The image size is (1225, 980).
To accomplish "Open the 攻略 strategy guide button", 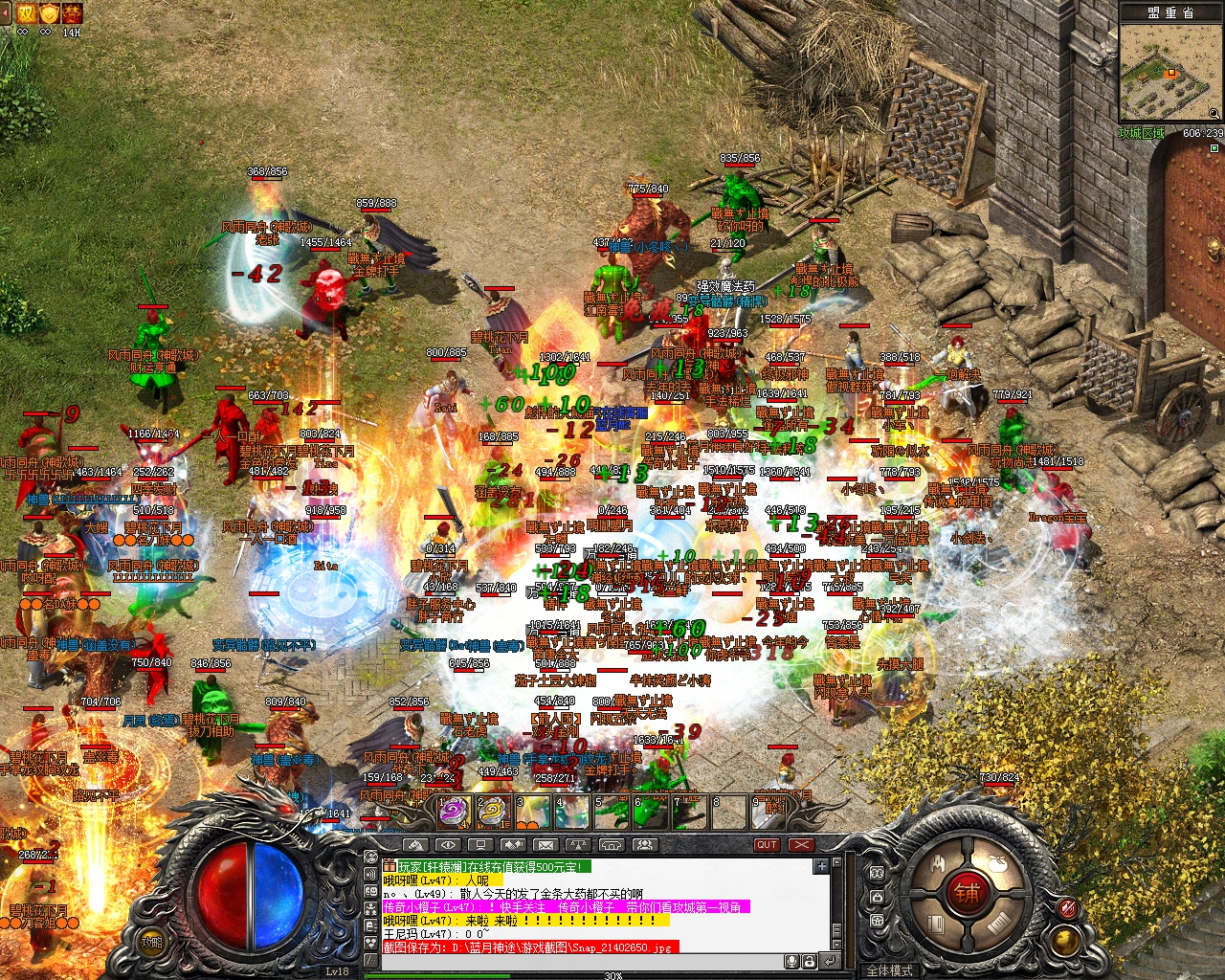I will pyautogui.click(x=152, y=942).
